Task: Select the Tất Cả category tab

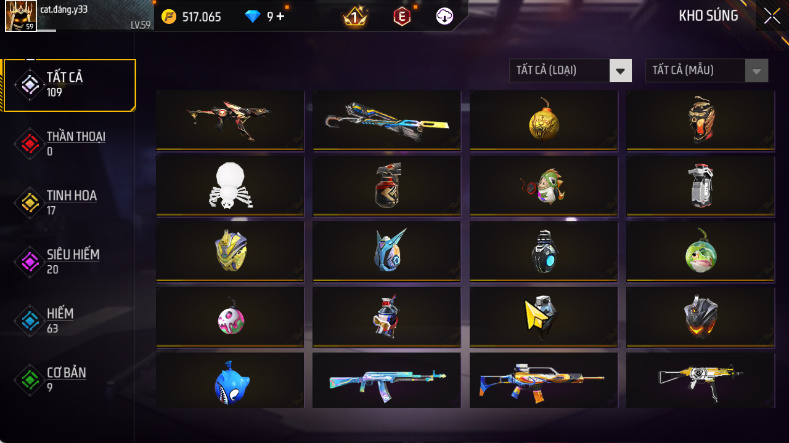Action: click(70, 84)
